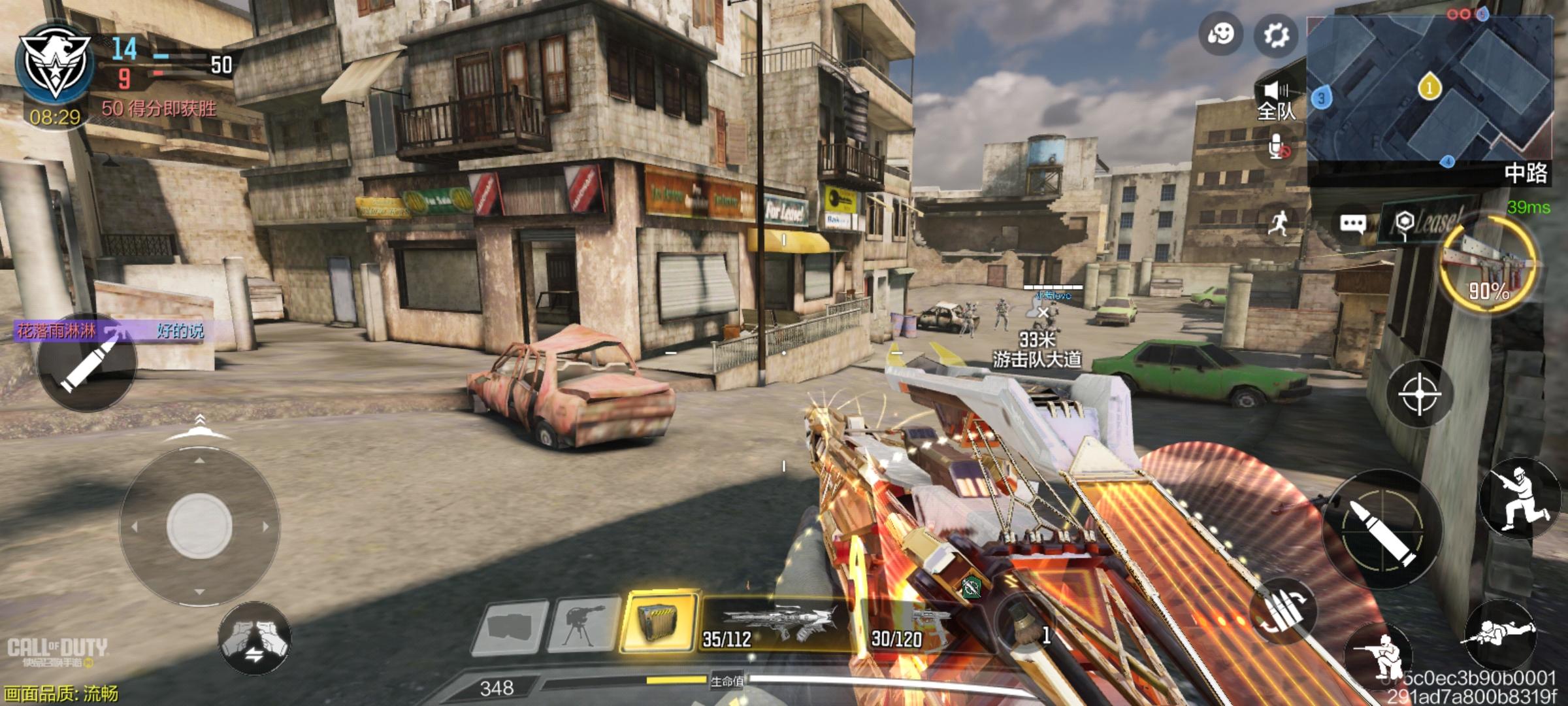This screenshot has height=706, width=1568.
Task: Toggle the team voice speaker channel
Action: 1276,101
